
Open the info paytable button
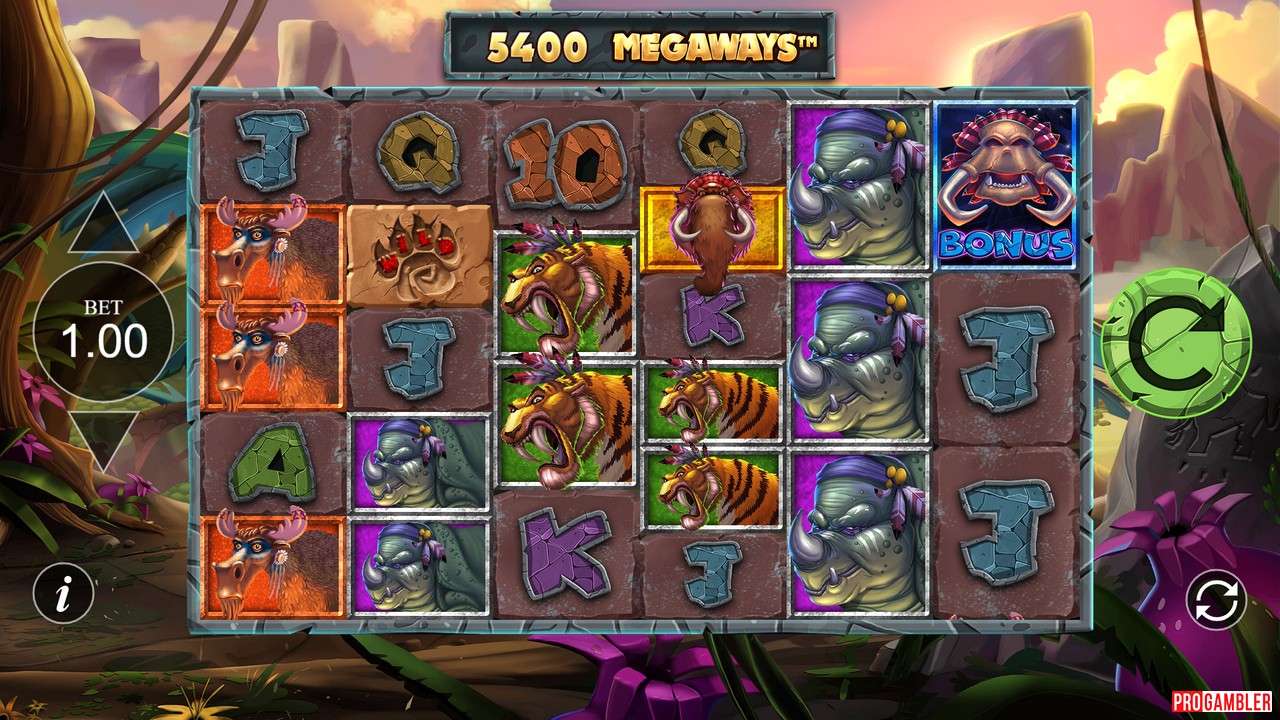click(x=64, y=596)
